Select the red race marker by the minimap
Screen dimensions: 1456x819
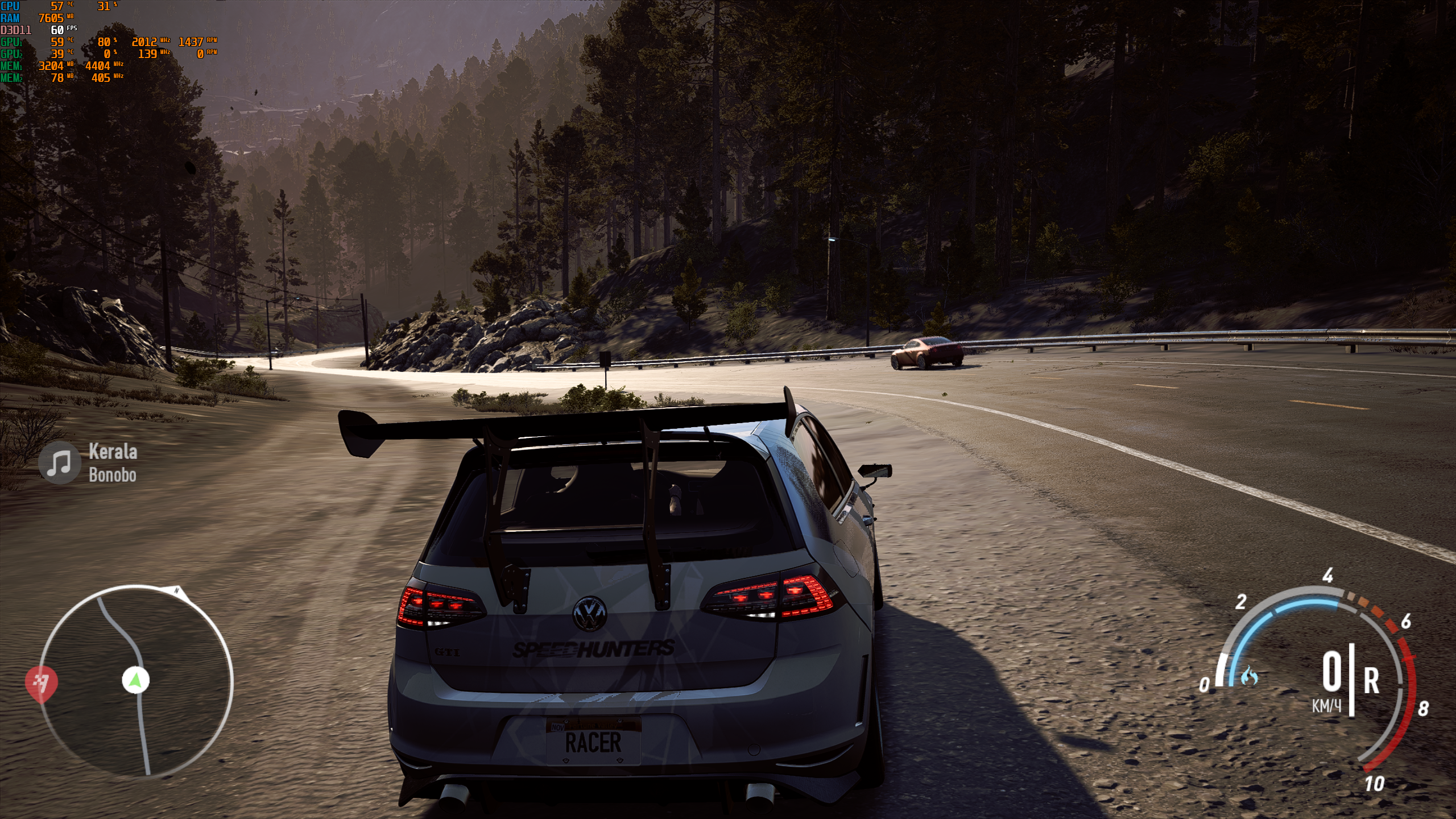(x=42, y=682)
